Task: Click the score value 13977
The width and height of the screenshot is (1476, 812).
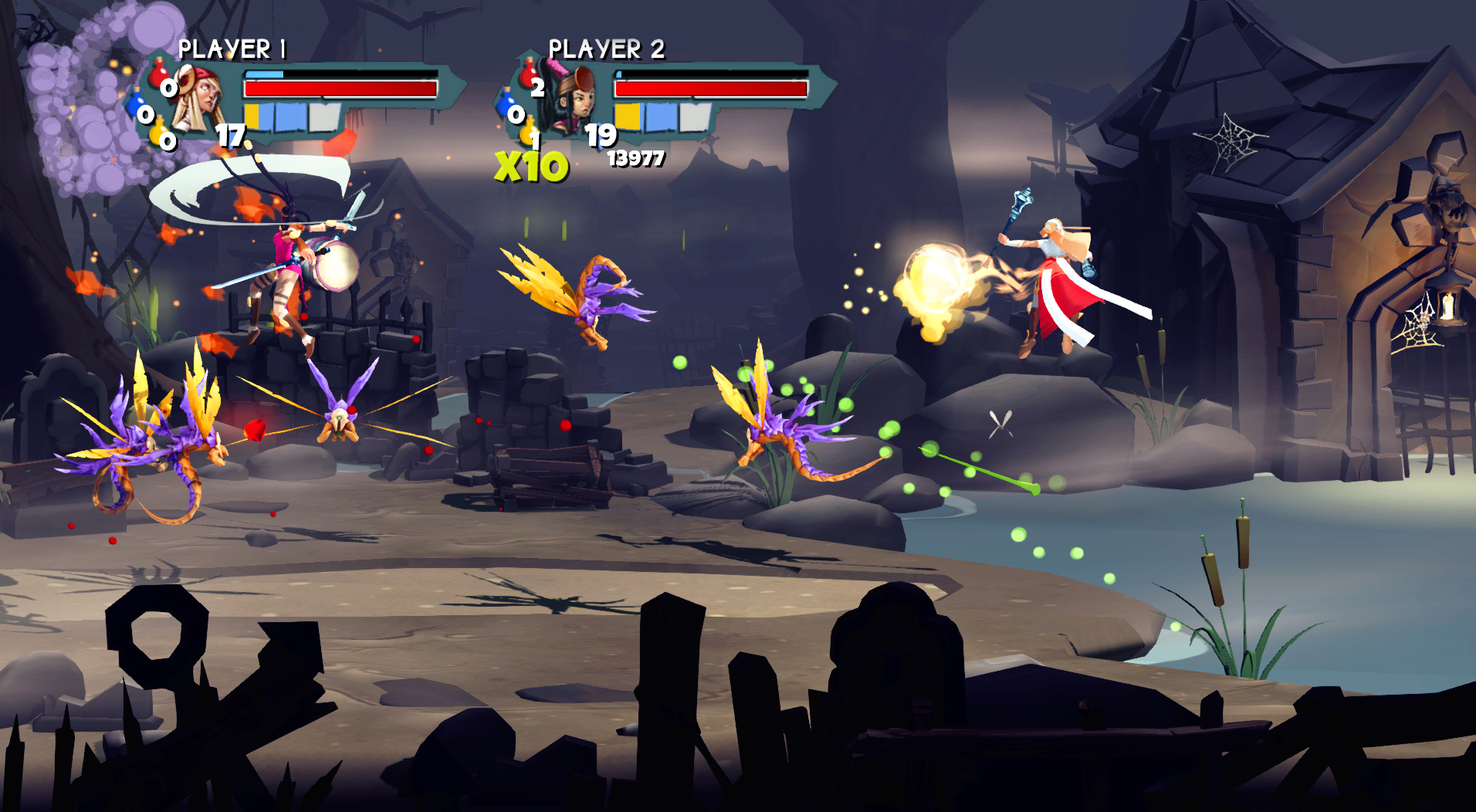Action: tap(636, 160)
